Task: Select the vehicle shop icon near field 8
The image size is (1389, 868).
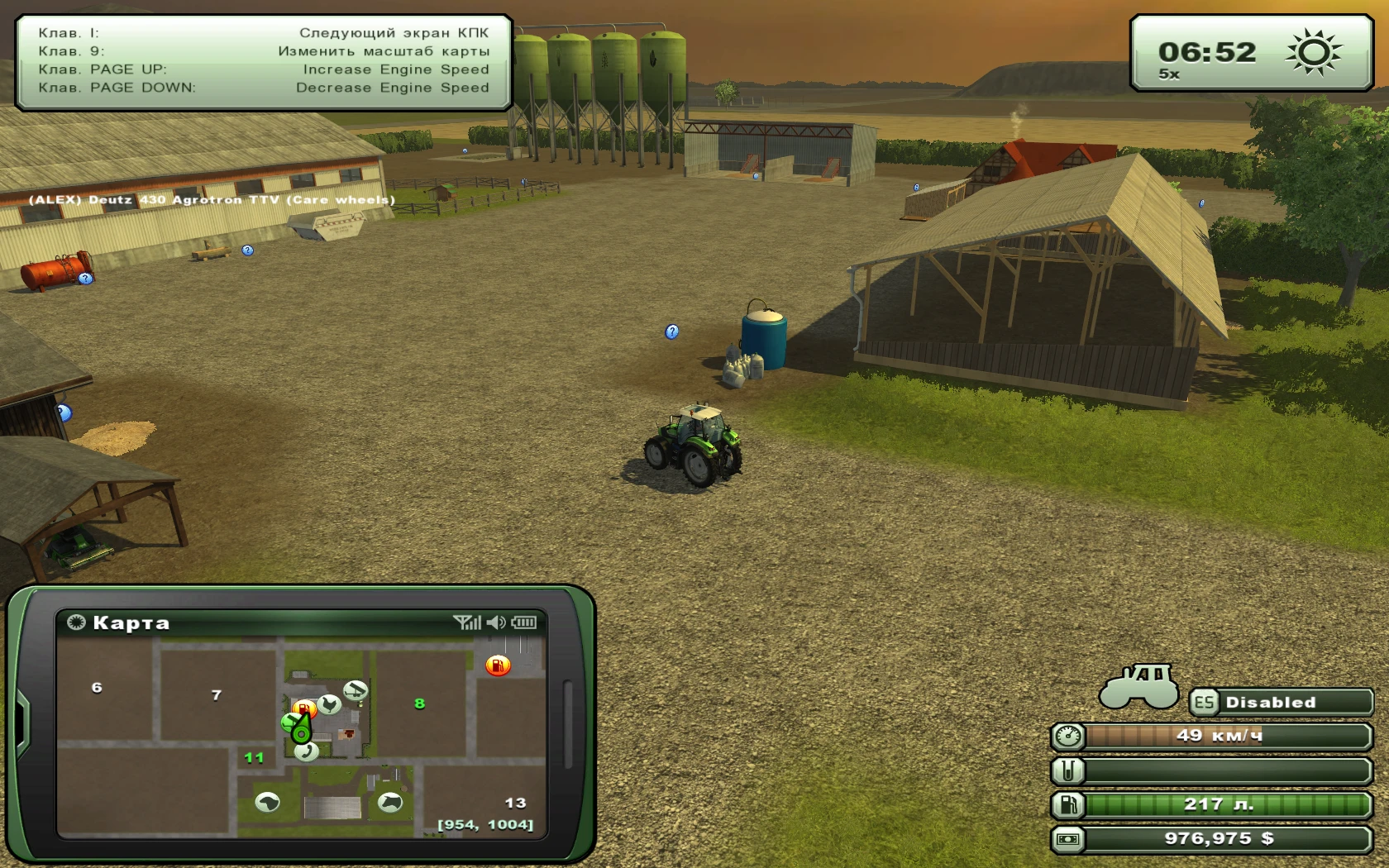Action: coord(355,689)
